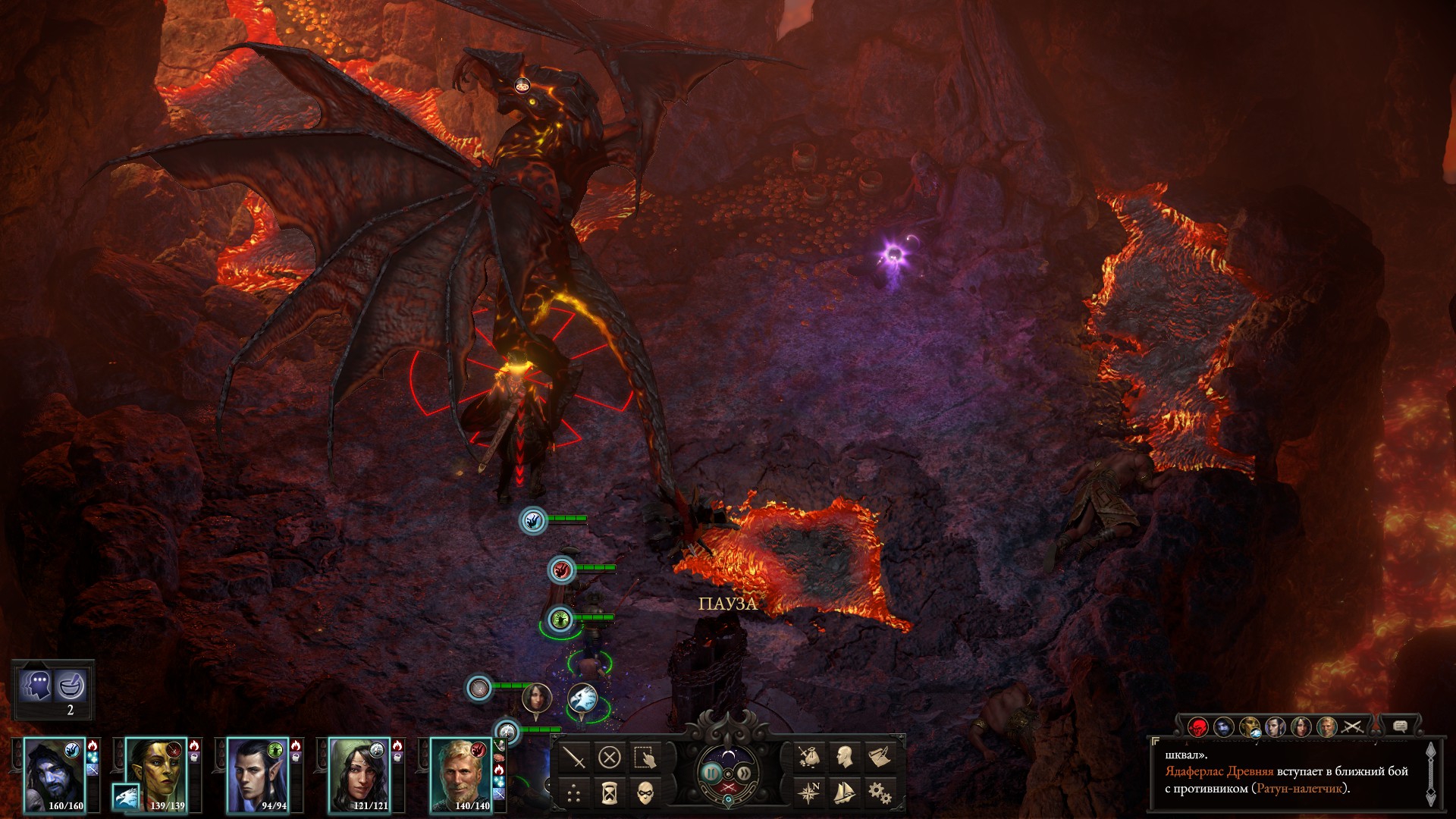Click the sword attack command button
The width and height of the screenshot is (1456, 819).
point(575,757)
